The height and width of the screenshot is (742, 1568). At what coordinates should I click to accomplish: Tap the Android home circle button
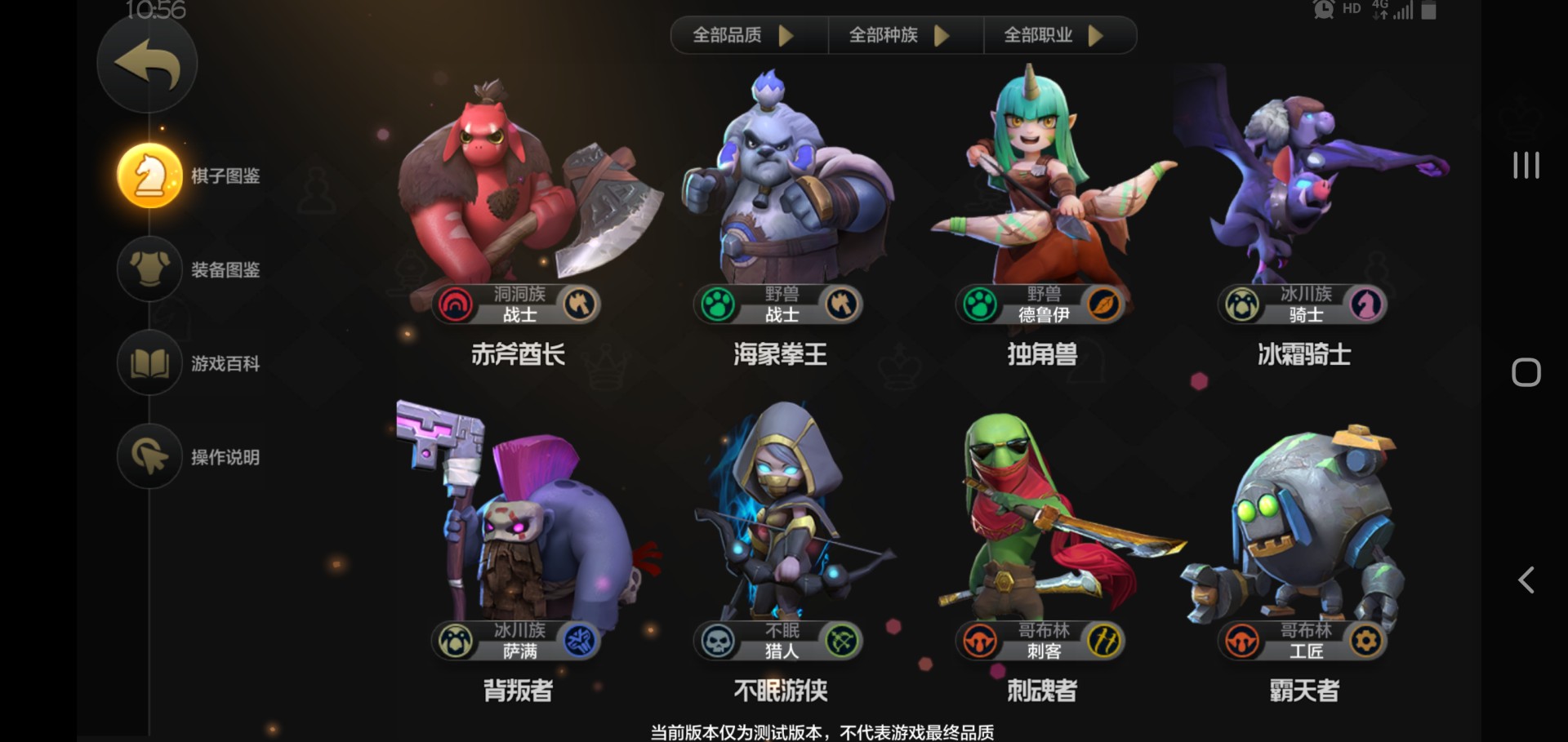pyautogui.click(x=1526, y=371)
